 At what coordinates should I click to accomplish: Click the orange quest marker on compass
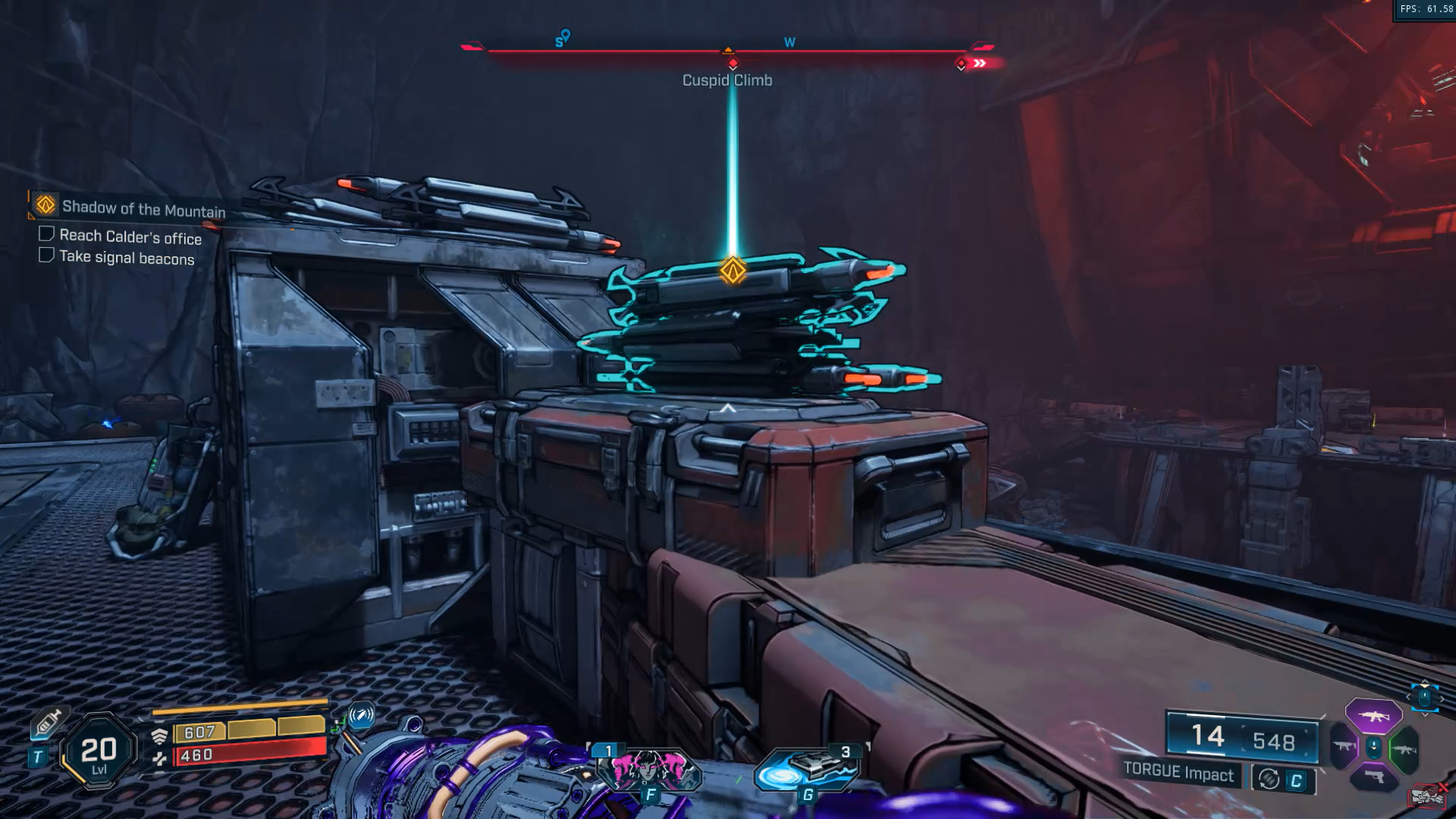tap(728, 50)
